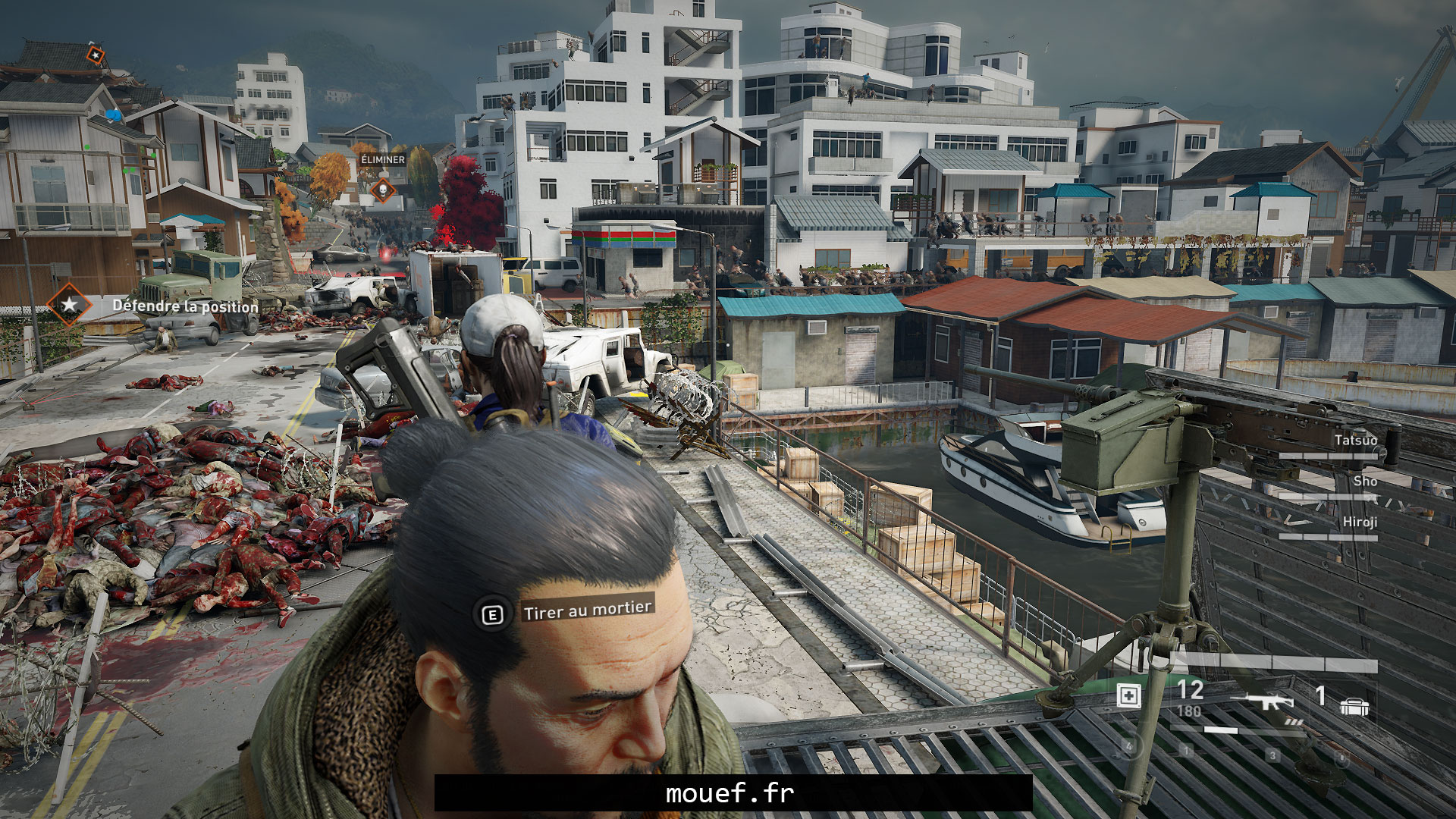The image size is (1456, 819).
Task: Switch to weapon slot 3
Action: (1273, 755)
